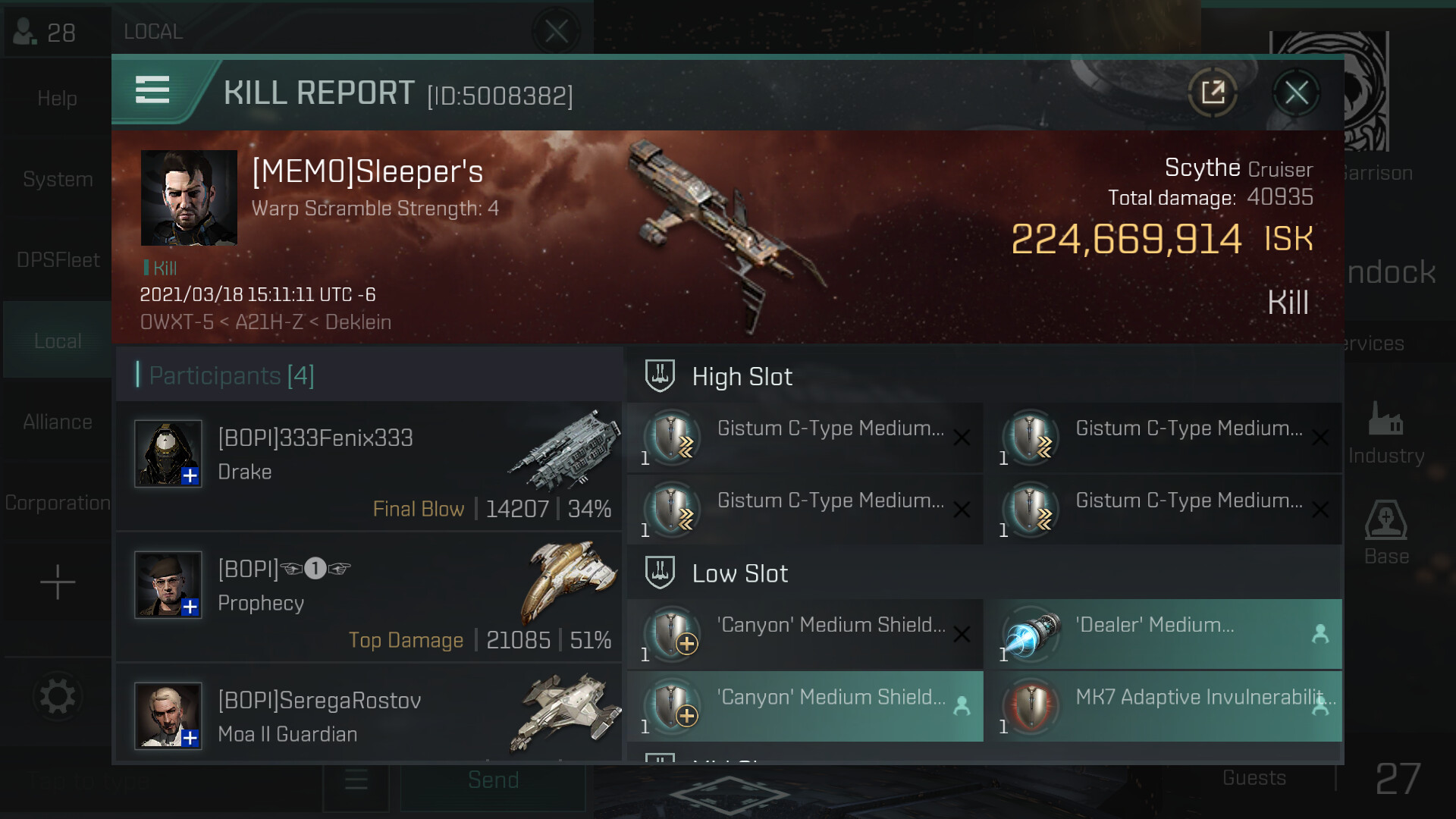The width and height of the screenshot is (1456, 819).
Task: Inspect the MK7 Adaptive Invulnerability module
Action: point(1168,706)
